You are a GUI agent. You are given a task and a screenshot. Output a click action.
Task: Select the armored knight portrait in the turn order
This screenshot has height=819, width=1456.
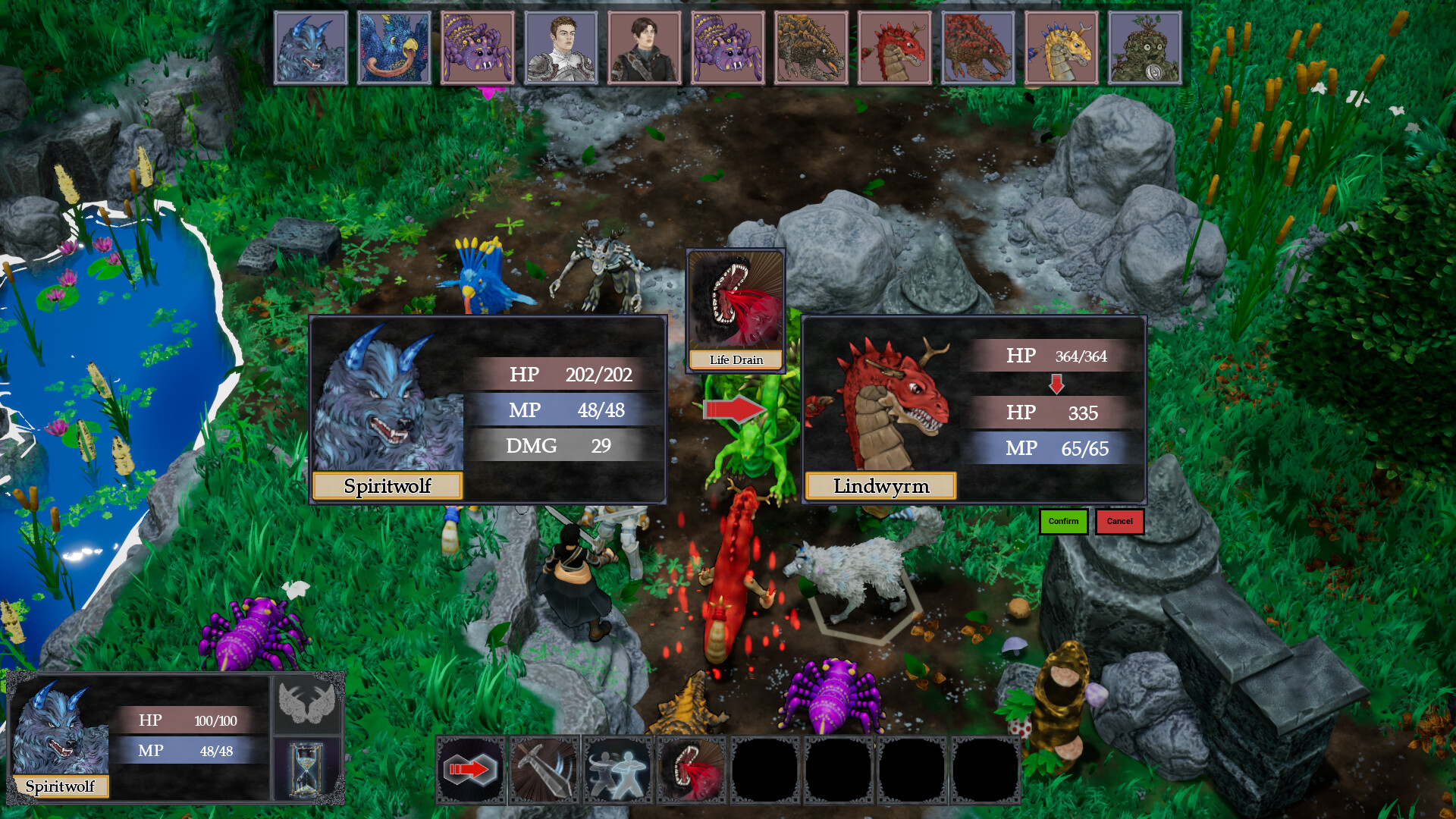pos(561,47)
